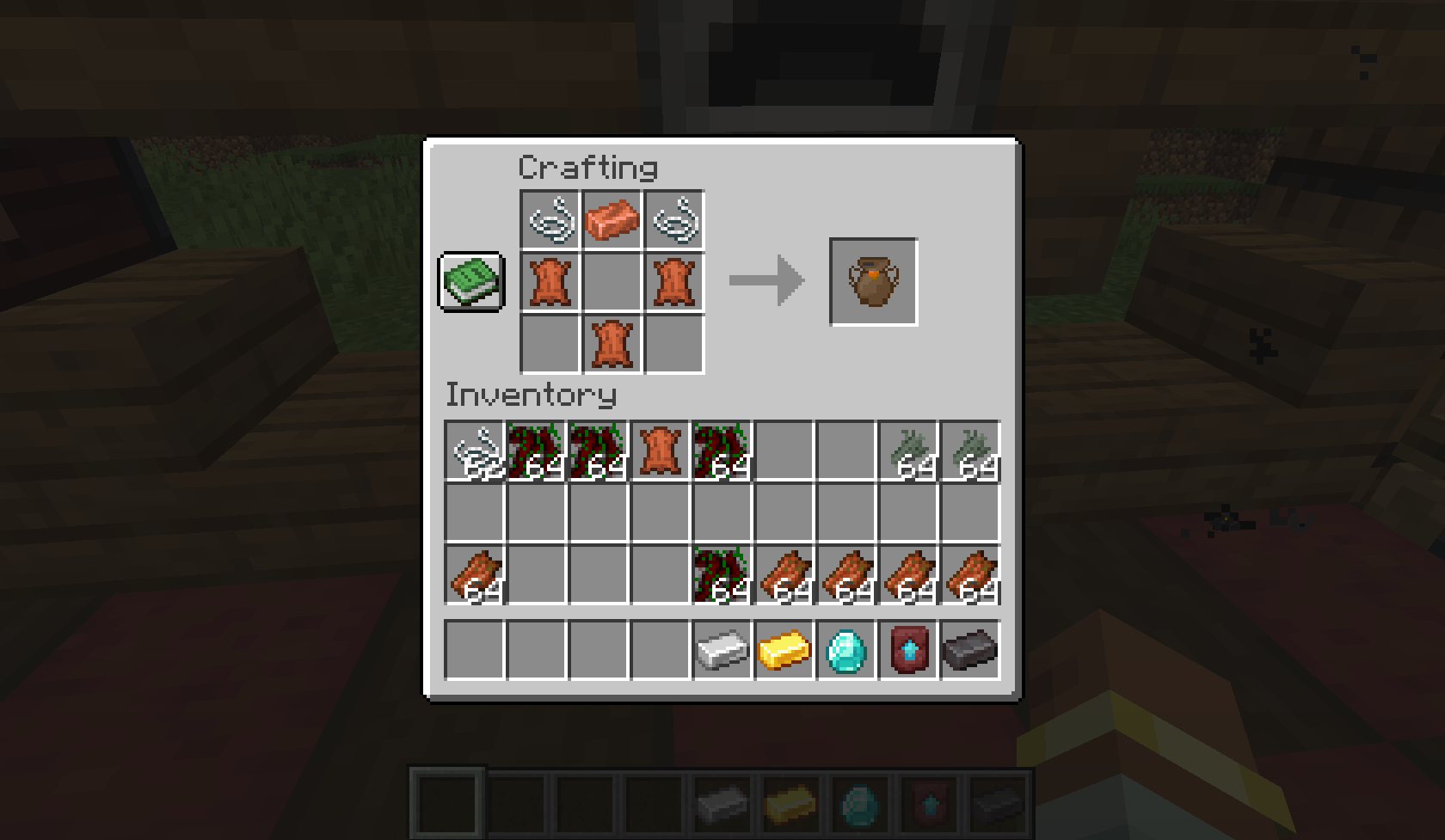Screen dimensions: 1445x840
Task: Select the rabbit hide in the middle crafting row
Action: click(x=550, y=281)
